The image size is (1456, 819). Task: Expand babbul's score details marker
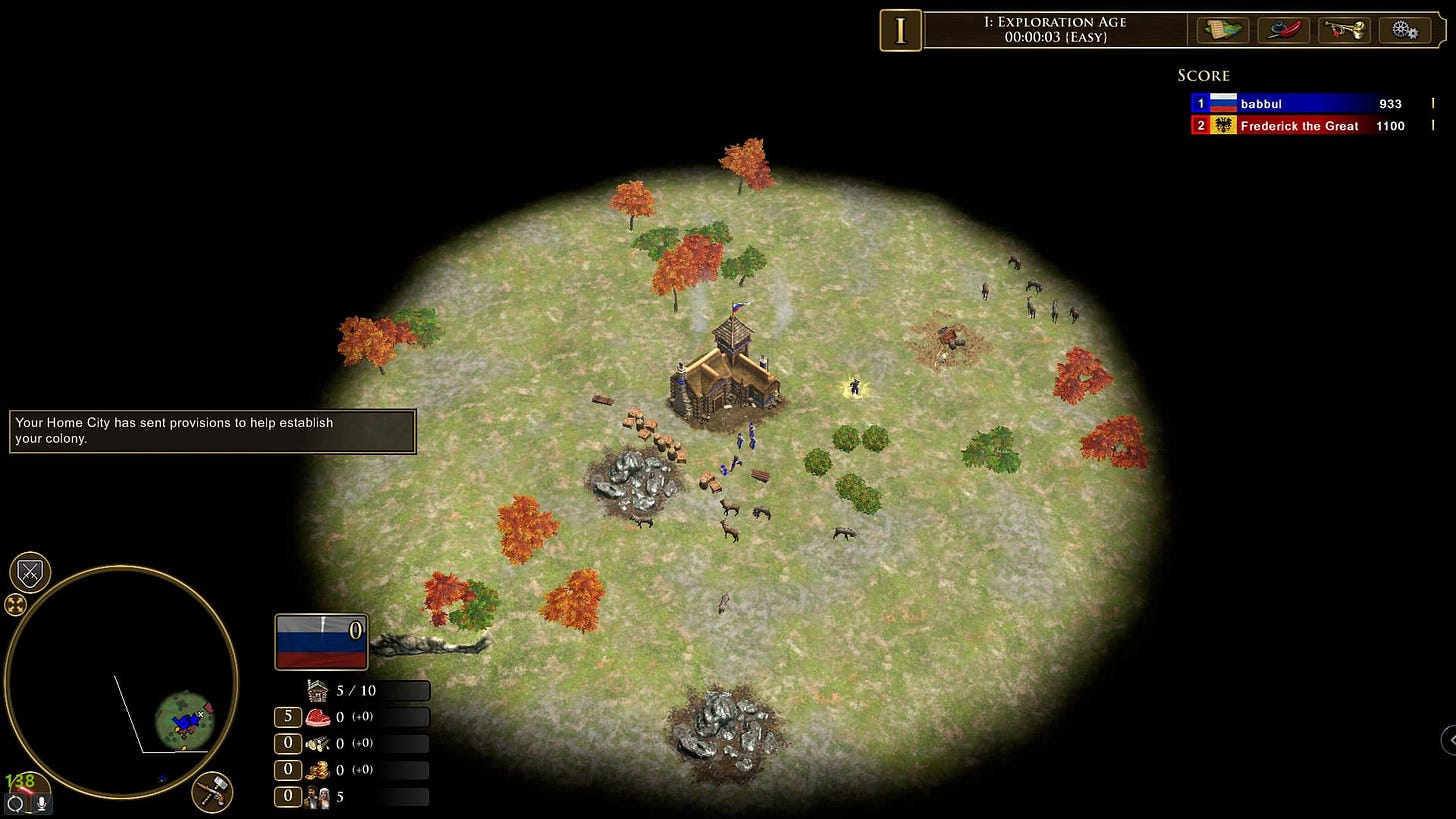click(x=1432, y=103)
